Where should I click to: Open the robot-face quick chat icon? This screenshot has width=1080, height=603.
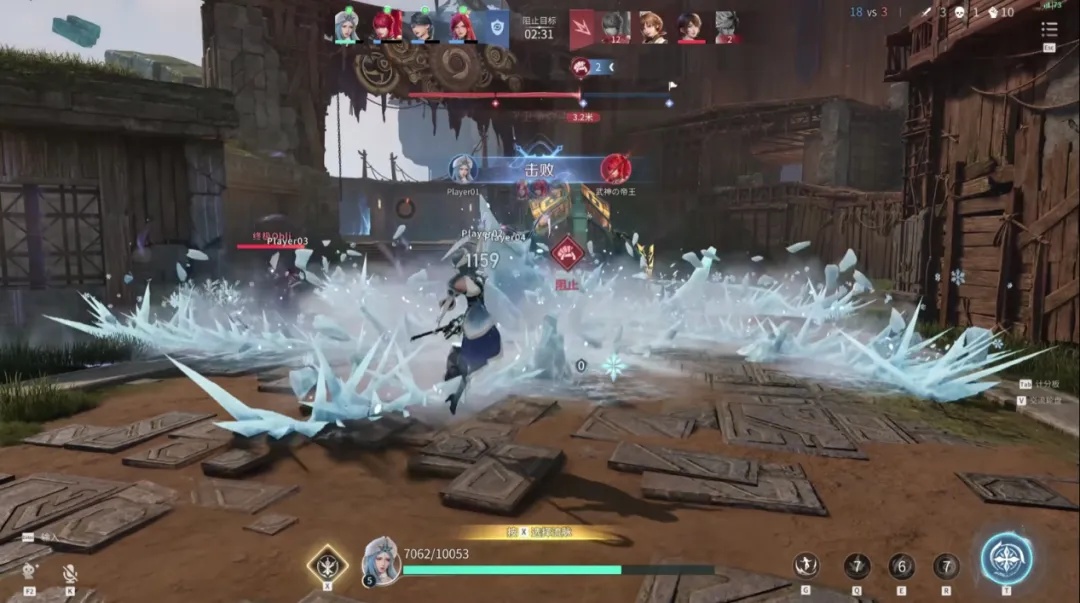pos(28,572)
